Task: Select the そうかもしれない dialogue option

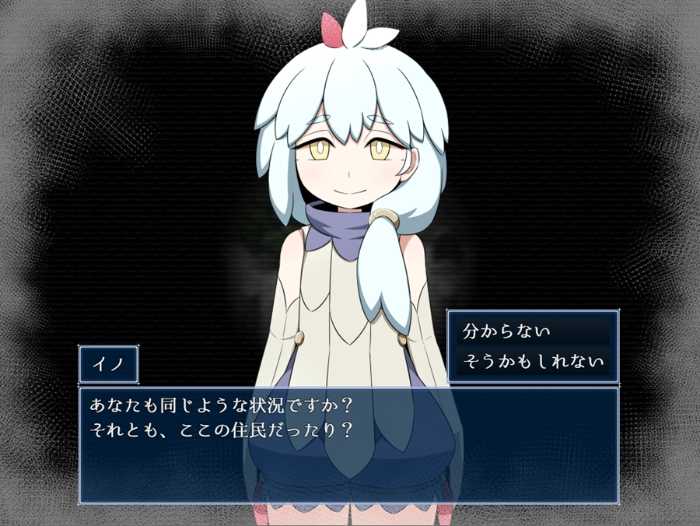Action: click(x=532, y=360)
